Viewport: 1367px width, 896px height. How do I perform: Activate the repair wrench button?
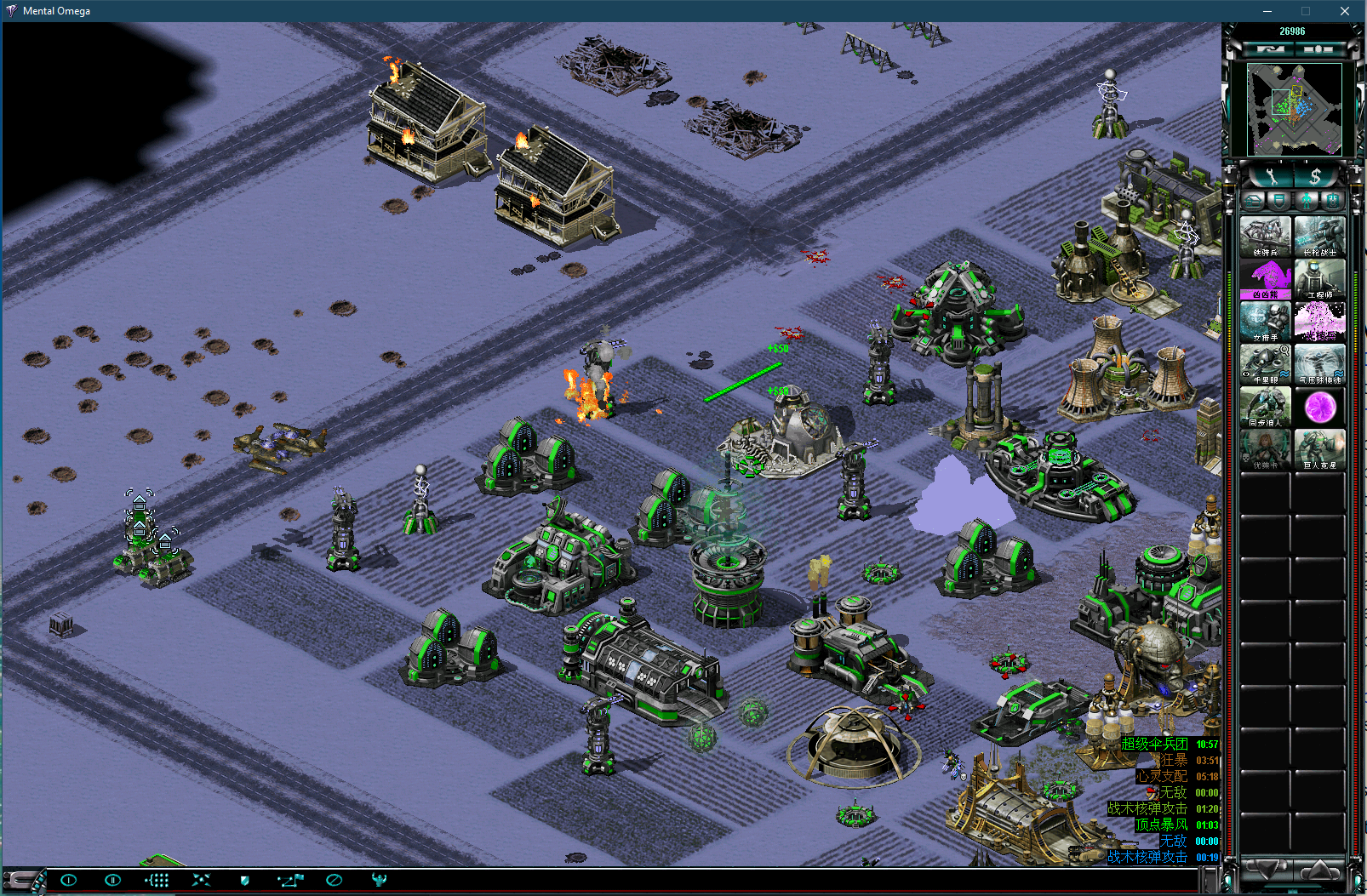tap(1272, 176)
